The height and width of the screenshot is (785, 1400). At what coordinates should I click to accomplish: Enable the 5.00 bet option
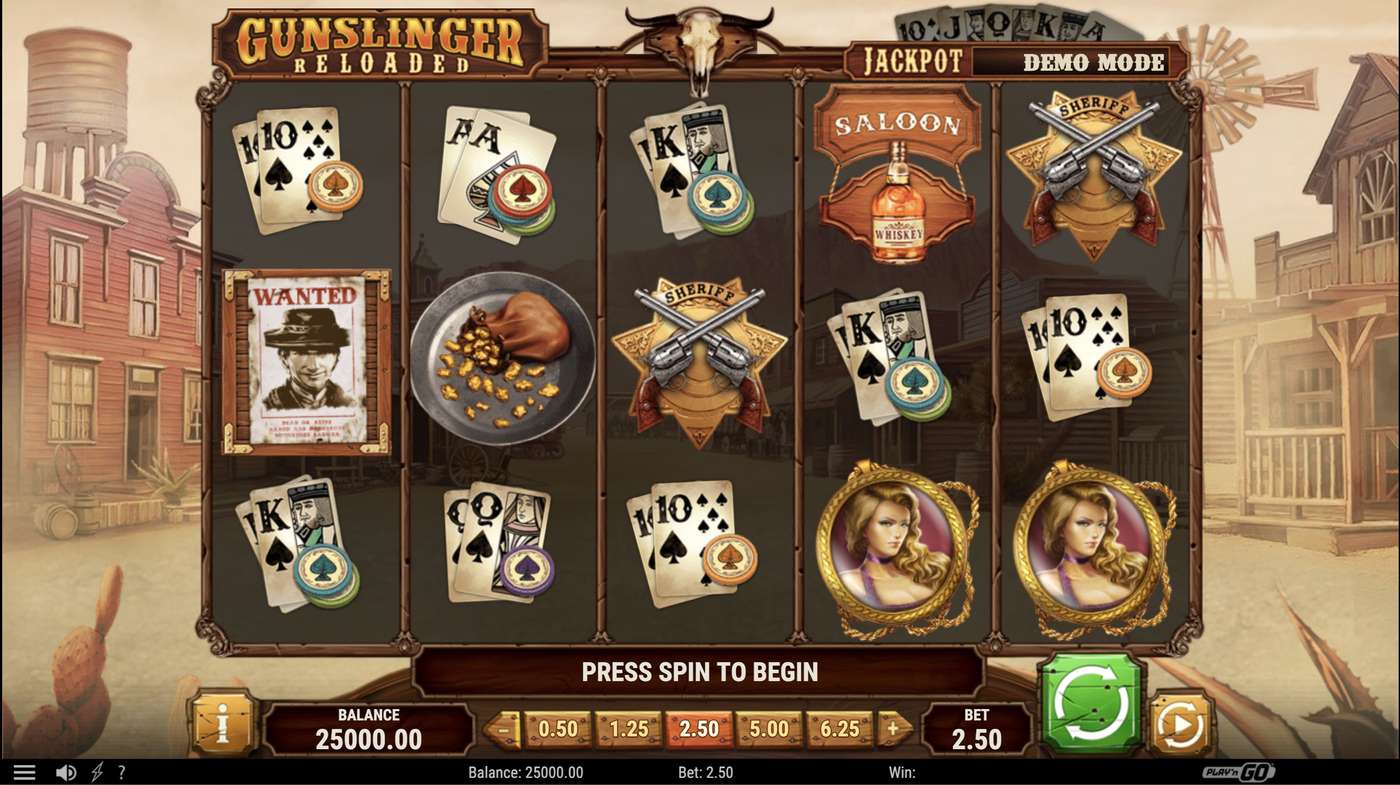(x=768, y=730)
